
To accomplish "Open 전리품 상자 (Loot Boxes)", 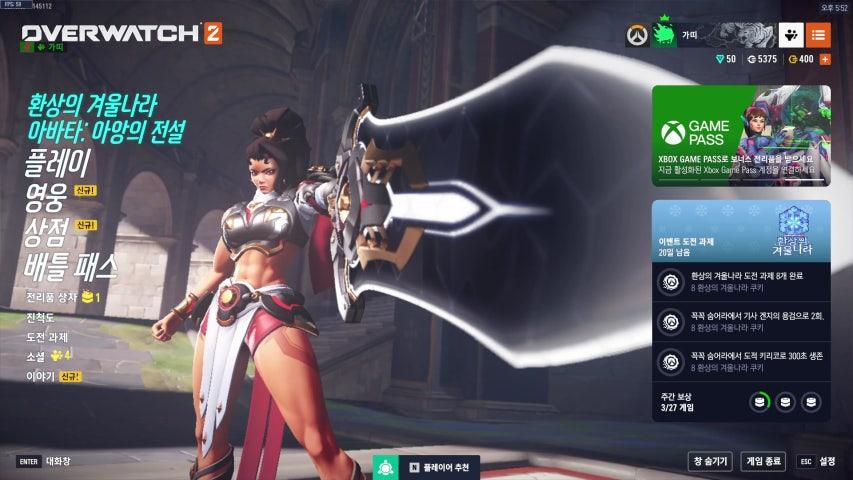I will click(54, 298).
